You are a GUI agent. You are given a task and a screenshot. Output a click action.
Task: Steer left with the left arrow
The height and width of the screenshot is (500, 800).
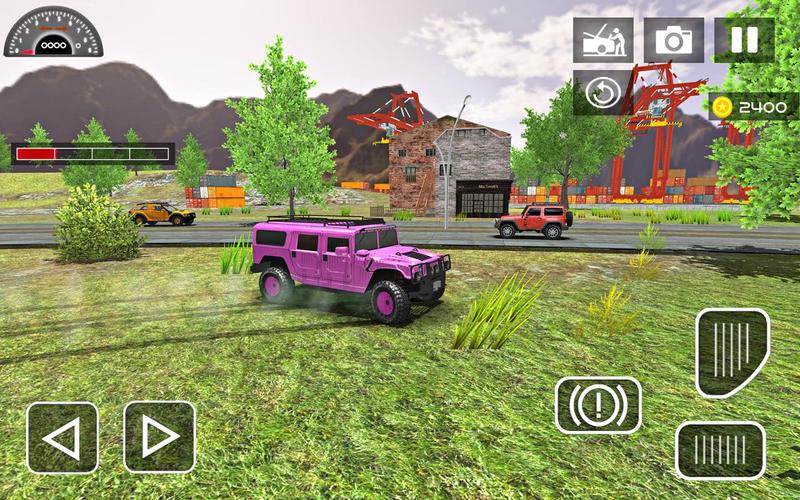(x=62, y=437)
